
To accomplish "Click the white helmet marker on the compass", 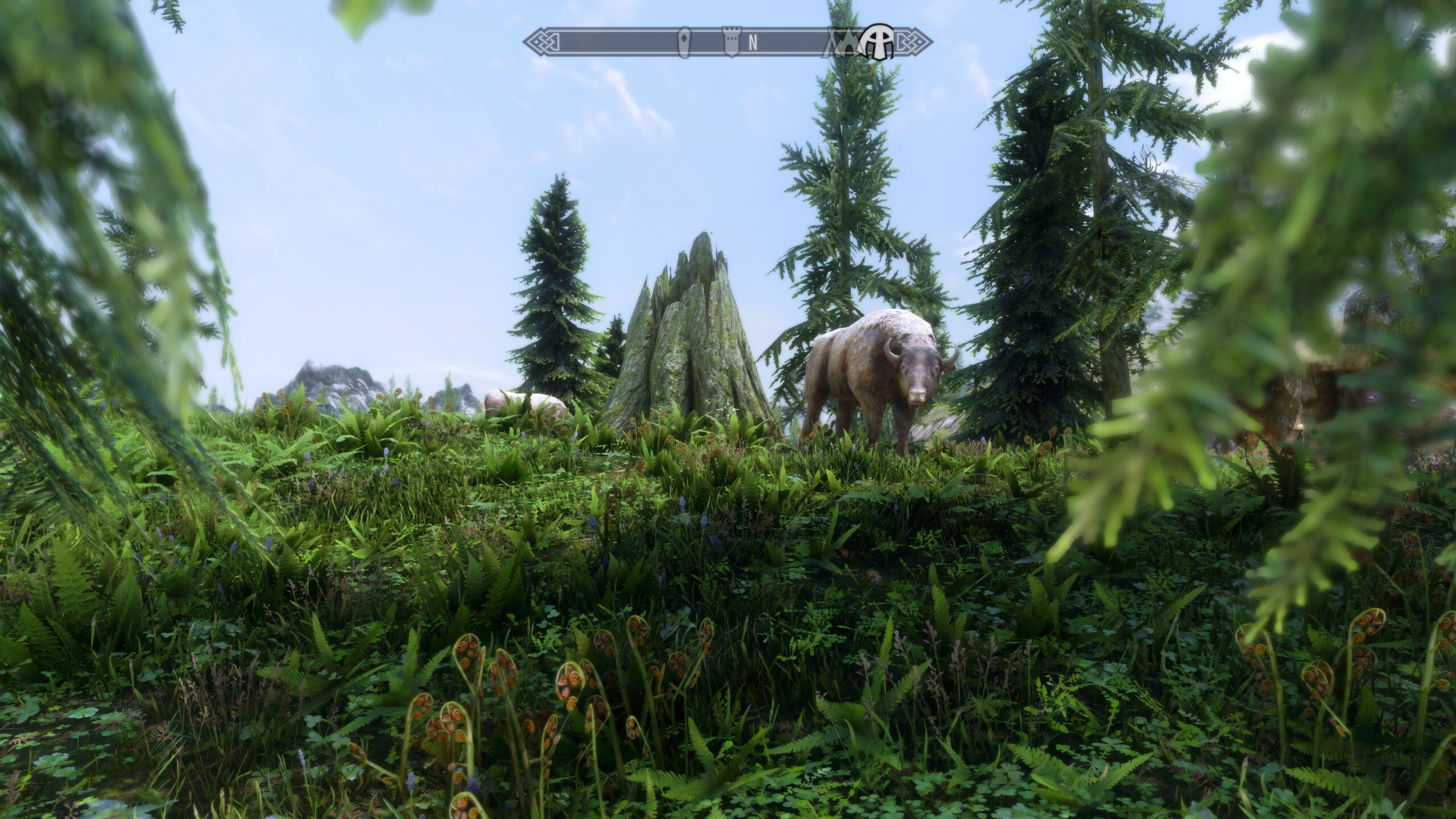I will [879, 43].
